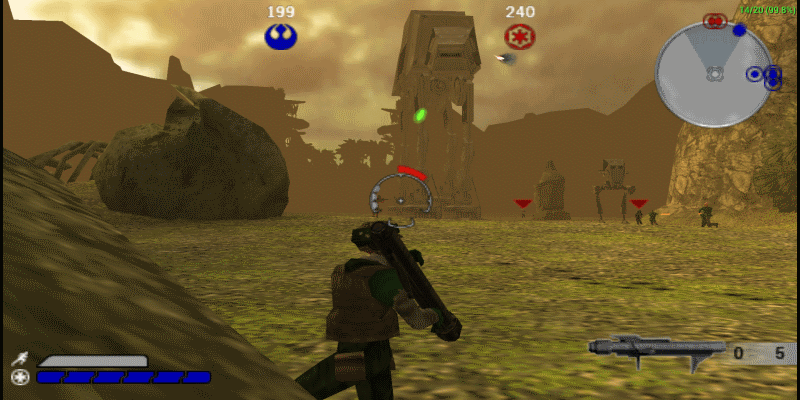Select the red Galactic Empire team emblem
Image resolution: width=800 pixels, height=400 pixels.
coord(520,38)
